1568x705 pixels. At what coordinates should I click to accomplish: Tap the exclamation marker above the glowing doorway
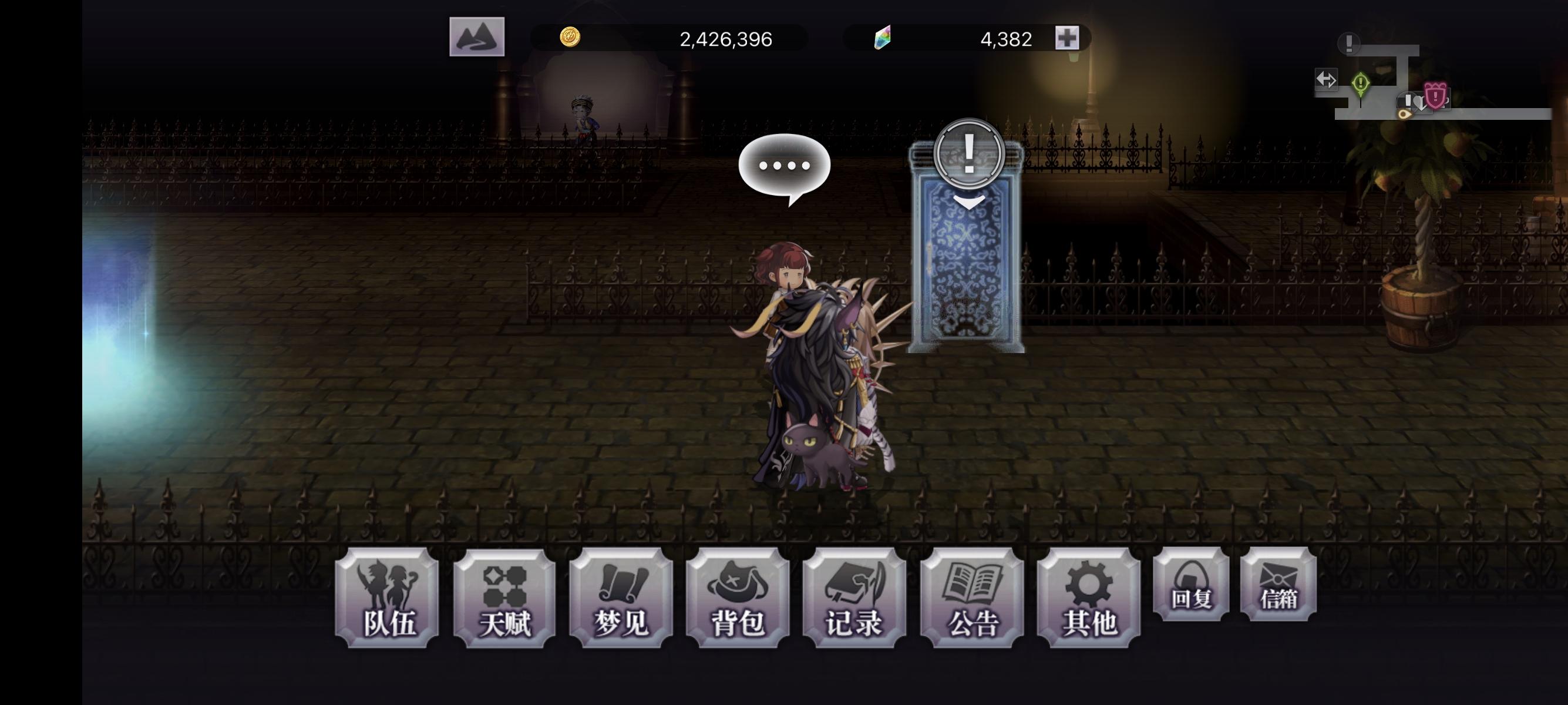(x=969, y=154)
